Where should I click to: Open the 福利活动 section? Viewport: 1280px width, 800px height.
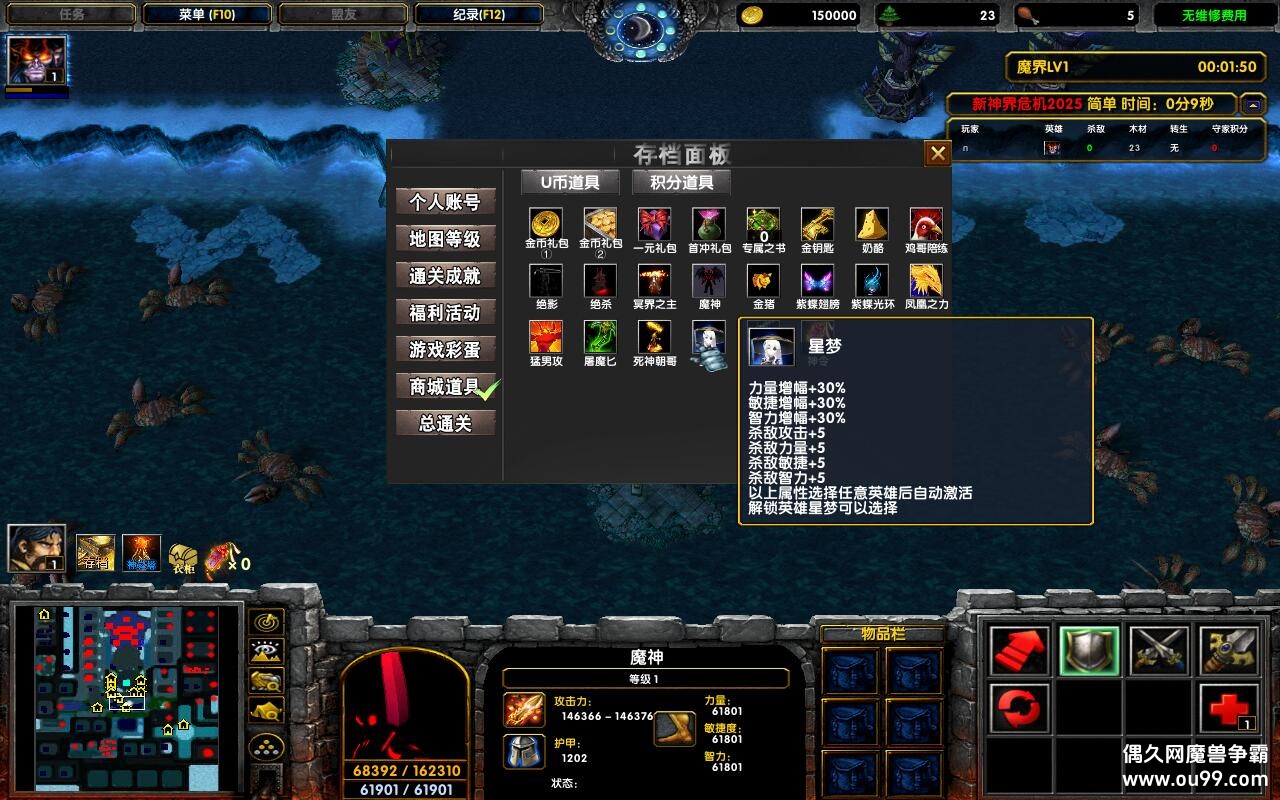[445, 313]
